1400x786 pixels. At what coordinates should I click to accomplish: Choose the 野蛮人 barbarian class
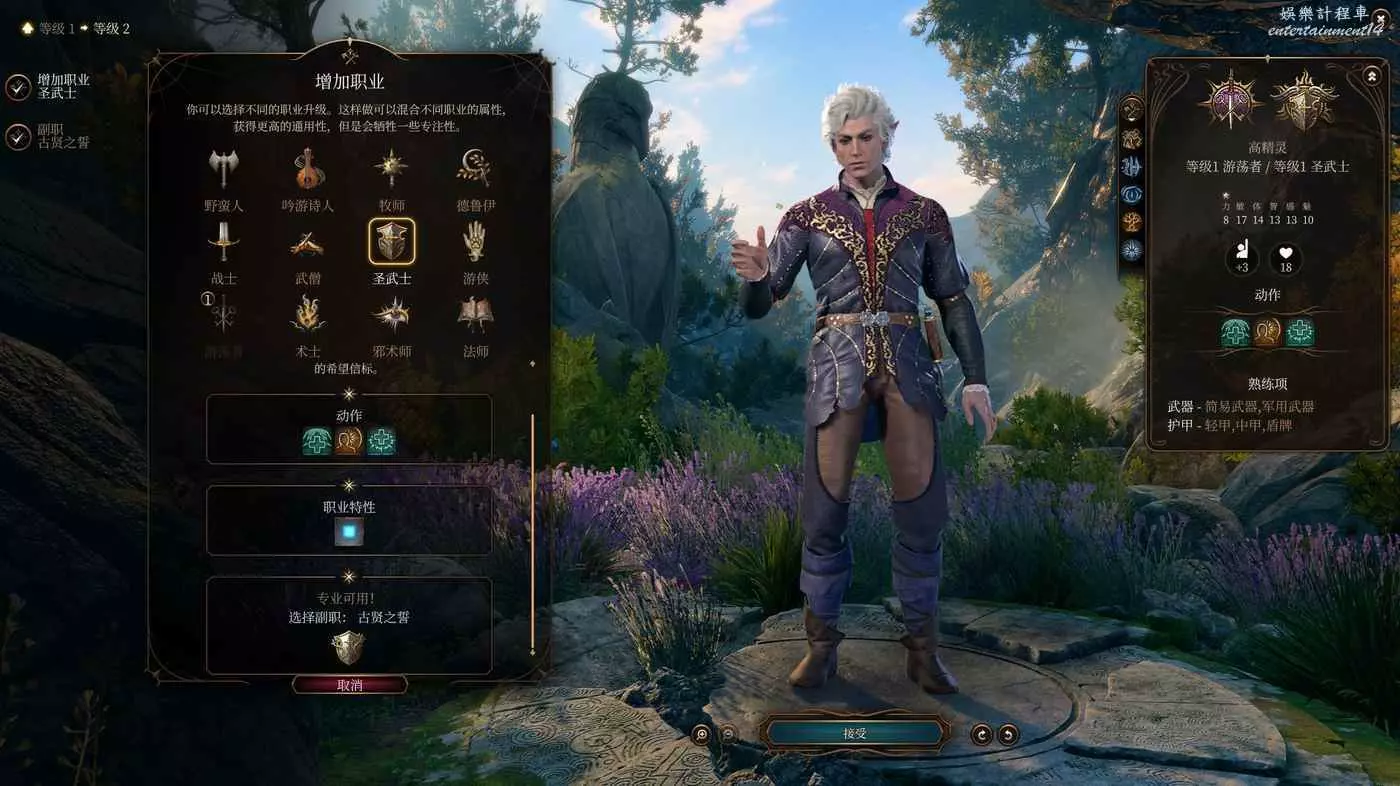pyautogui.click(x=223, y=170)
